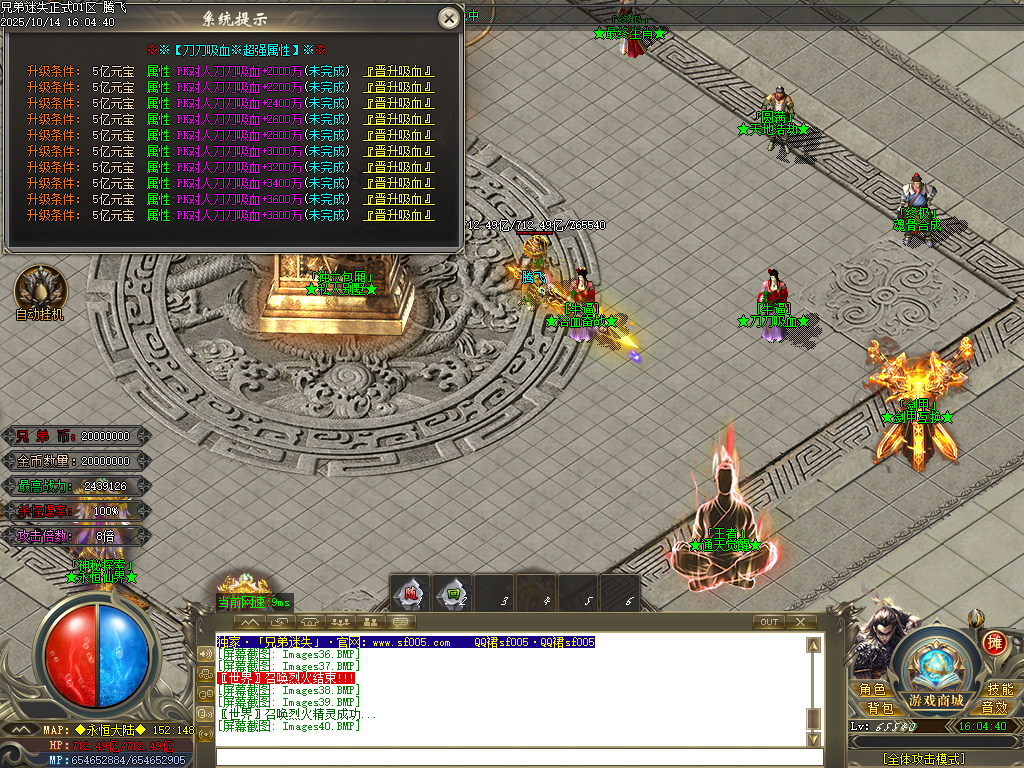Switch the 全体攻击模式 attack mode

923,759
